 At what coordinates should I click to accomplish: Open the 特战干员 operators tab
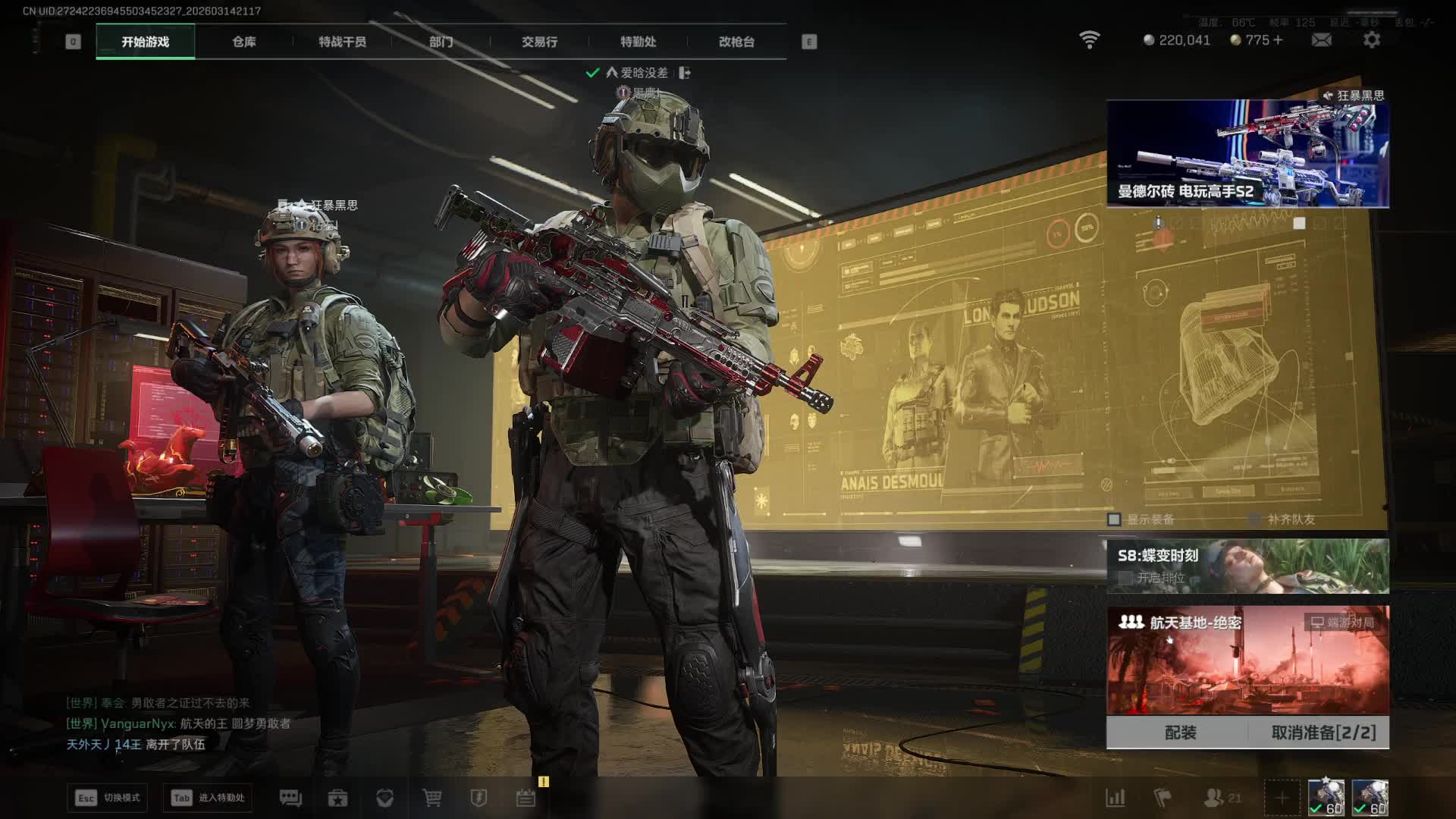(x=342, y=42)
